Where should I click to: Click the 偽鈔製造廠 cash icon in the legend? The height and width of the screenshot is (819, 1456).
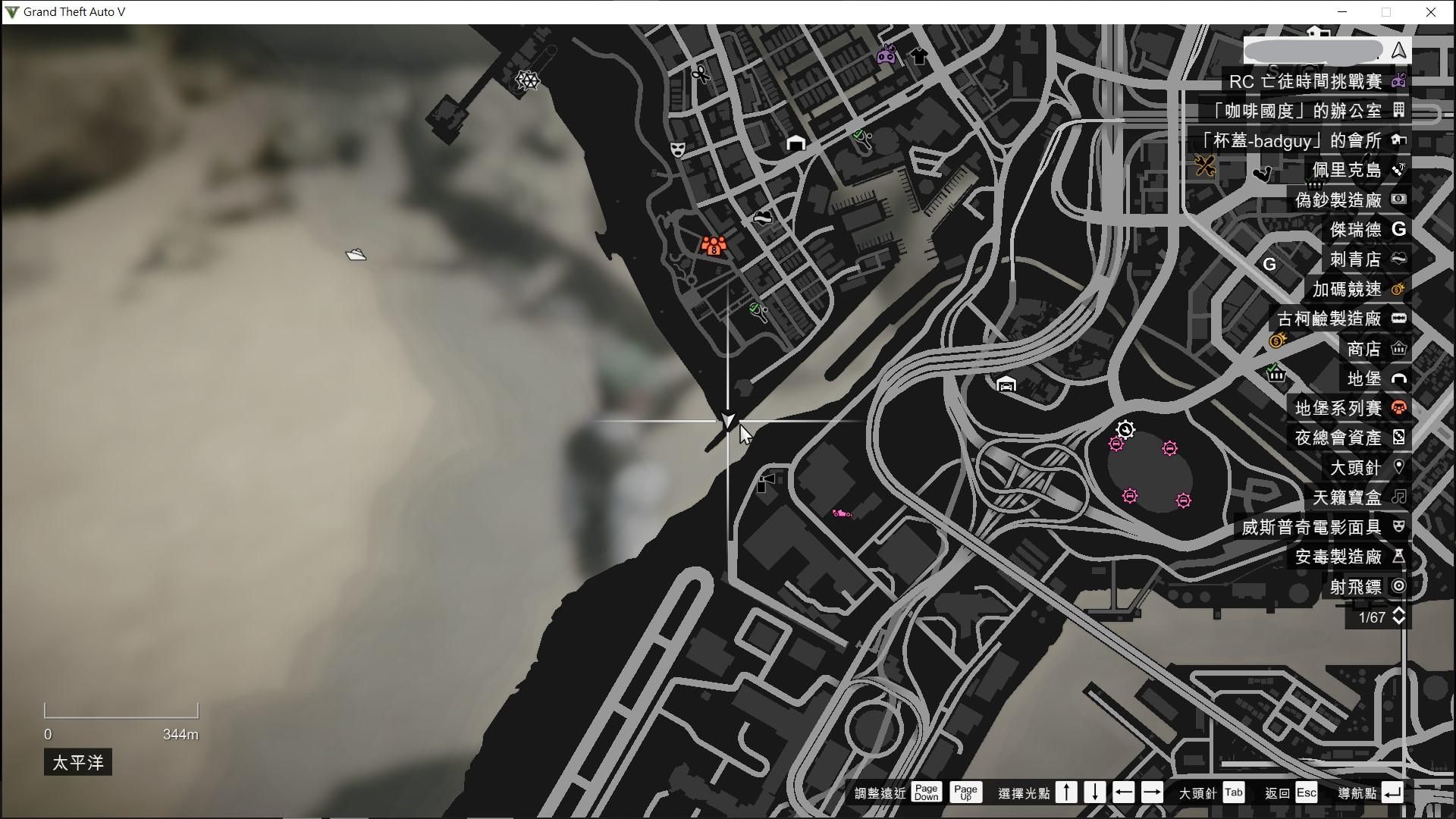point(1399,199)
